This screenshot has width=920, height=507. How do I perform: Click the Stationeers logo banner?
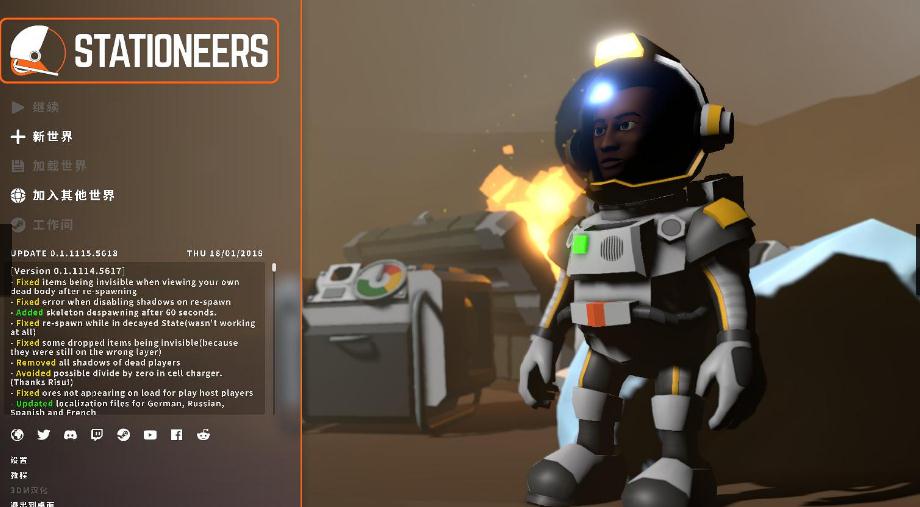139,50
